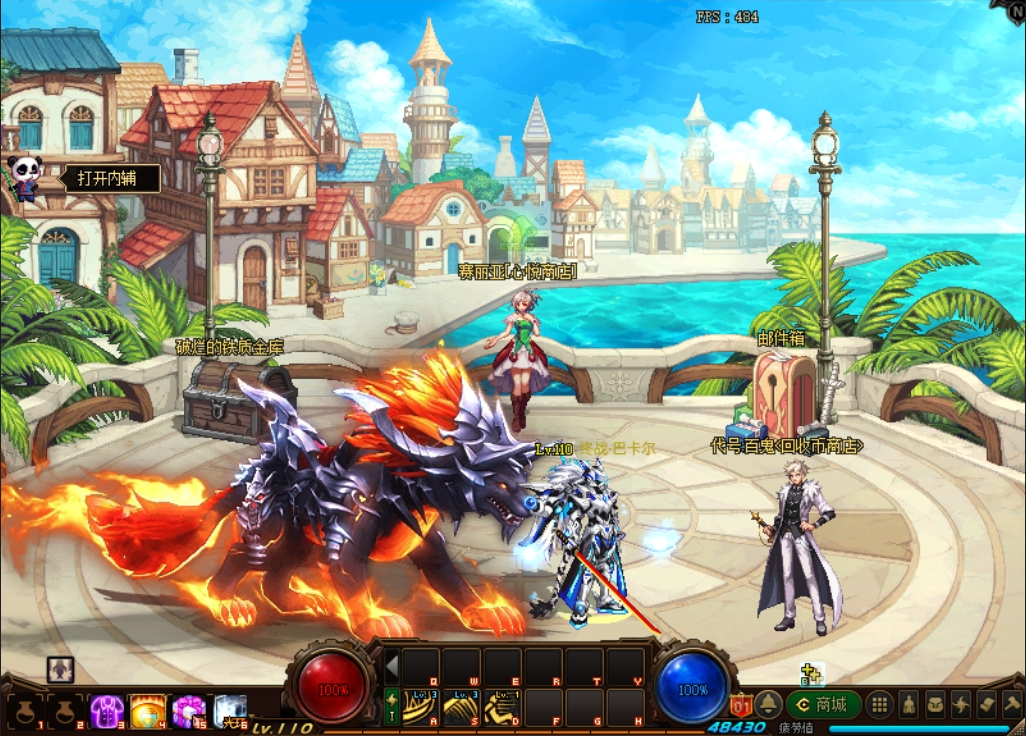Use the flaming orb item in slot 4
The image size is (1026, 736).
point(148,712)
